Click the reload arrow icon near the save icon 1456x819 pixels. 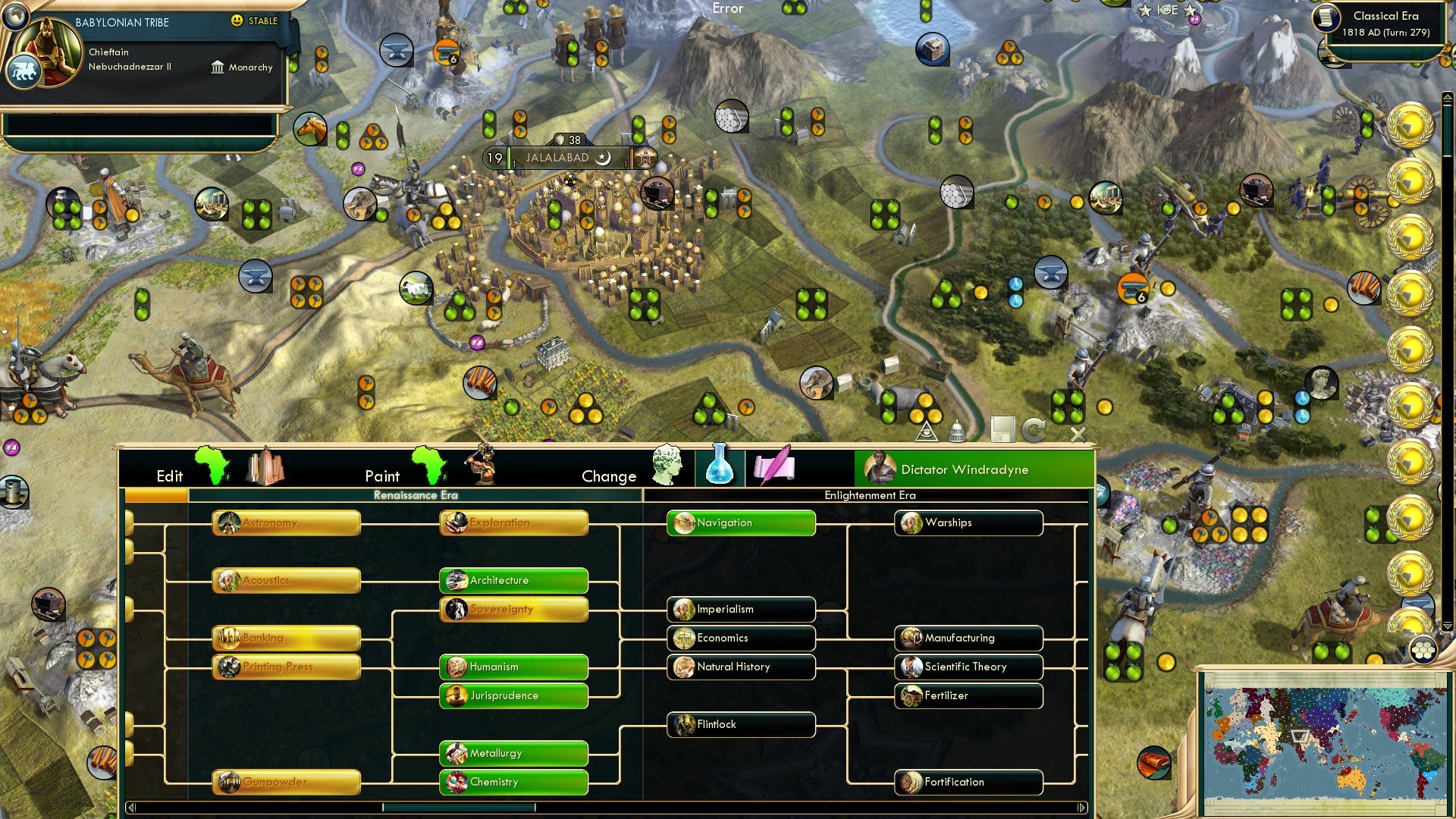1034,430
